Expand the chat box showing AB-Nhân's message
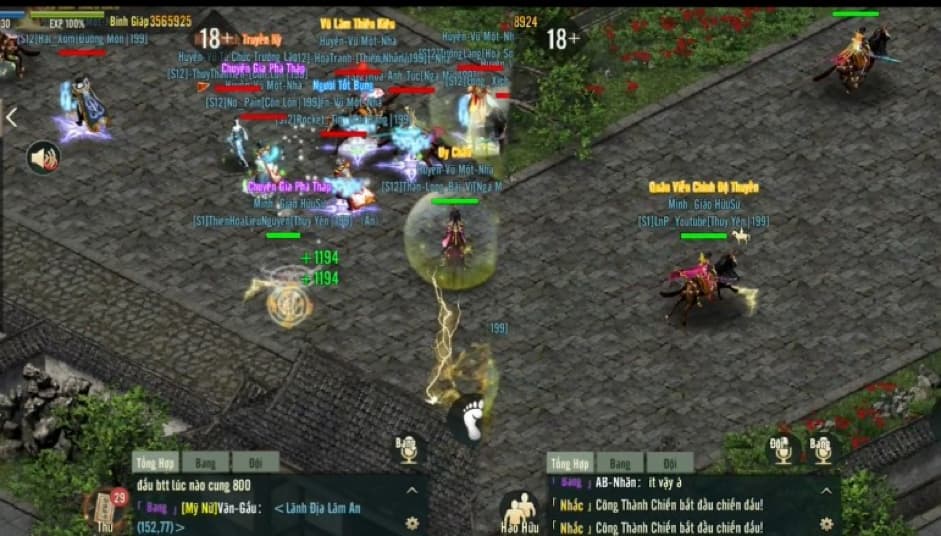 [x=826, y=490]
